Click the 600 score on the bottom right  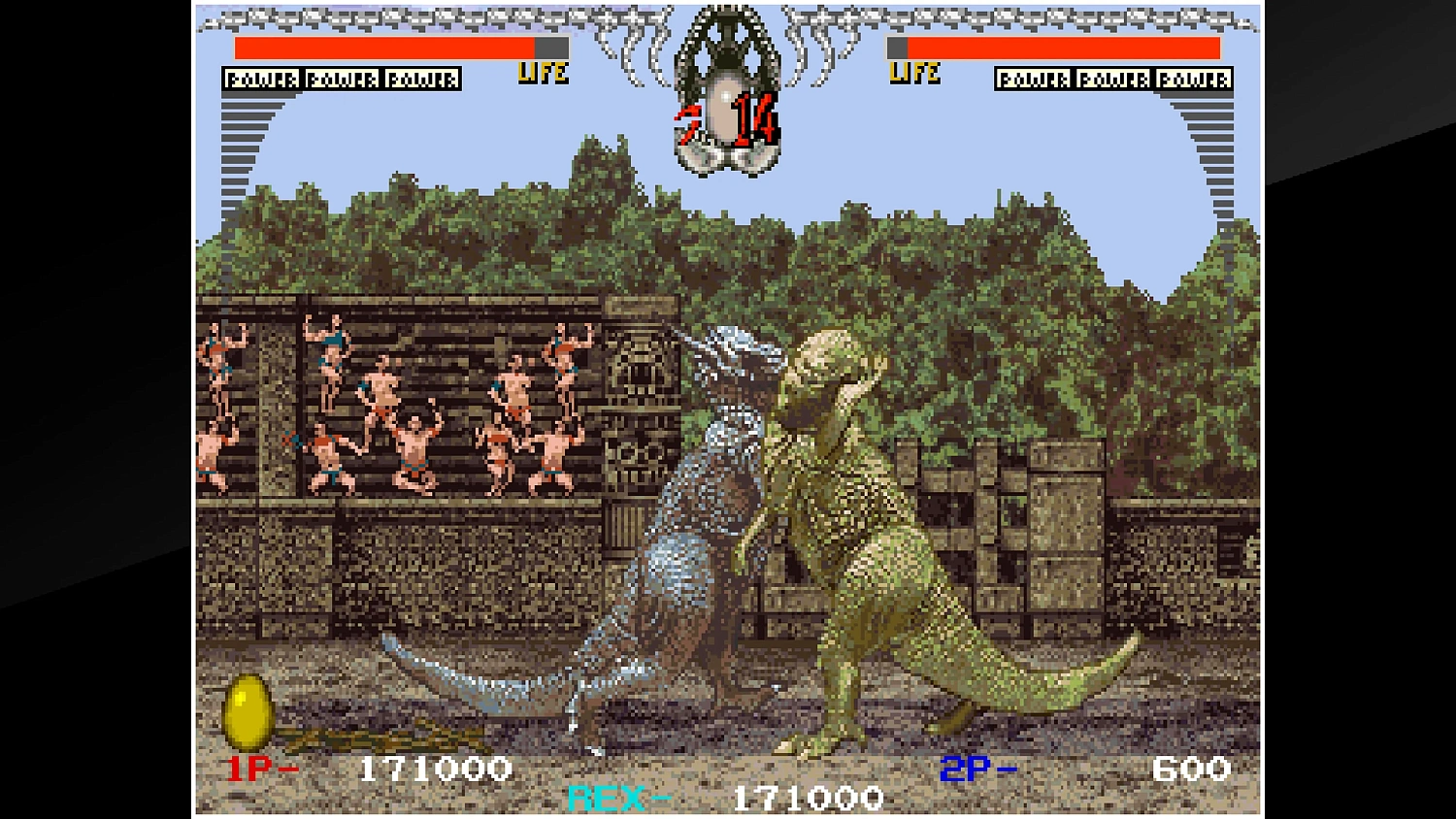[1191, 770]
